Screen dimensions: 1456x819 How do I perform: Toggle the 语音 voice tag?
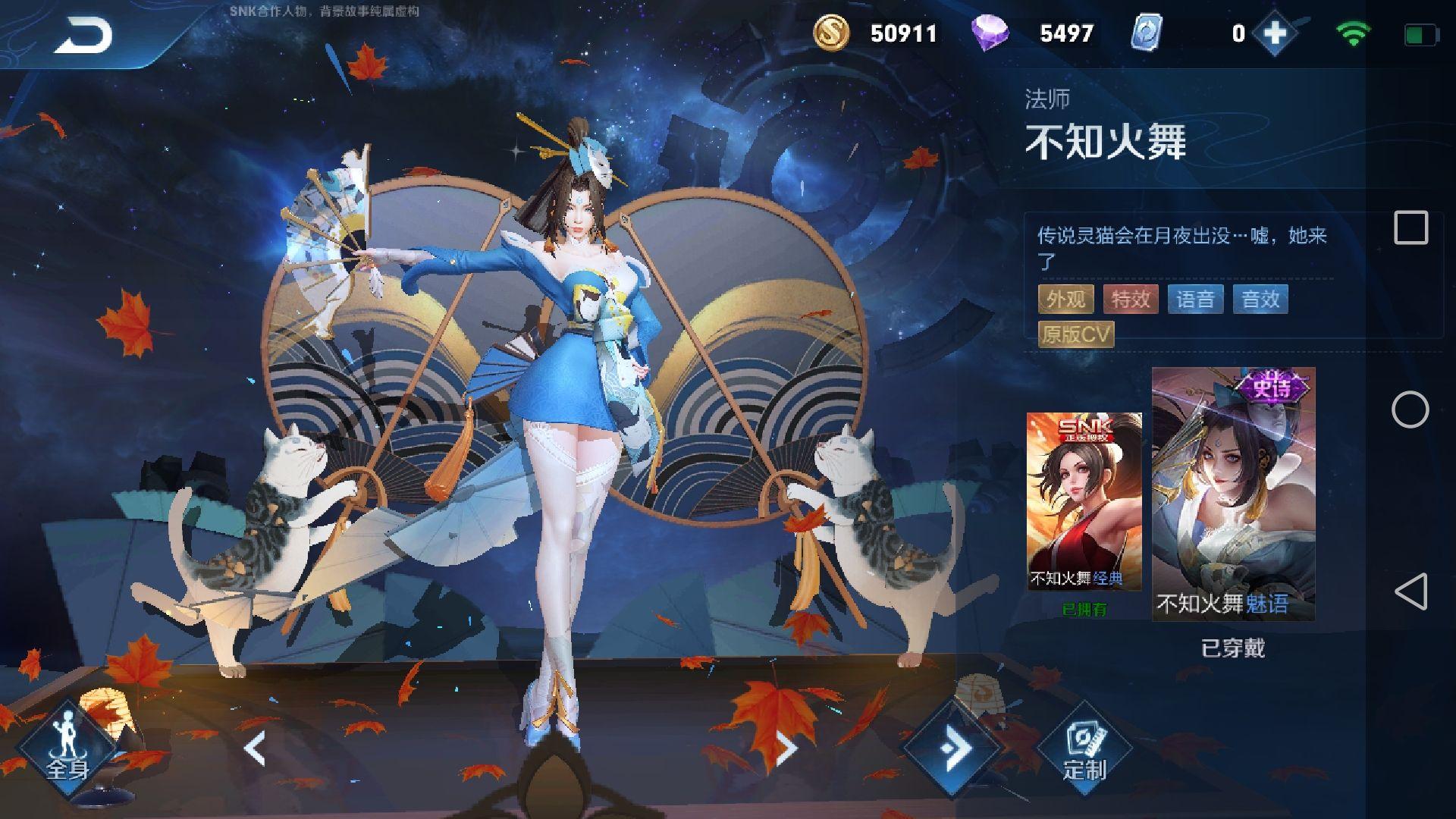pyautogui.click(x=1197, y=300)
